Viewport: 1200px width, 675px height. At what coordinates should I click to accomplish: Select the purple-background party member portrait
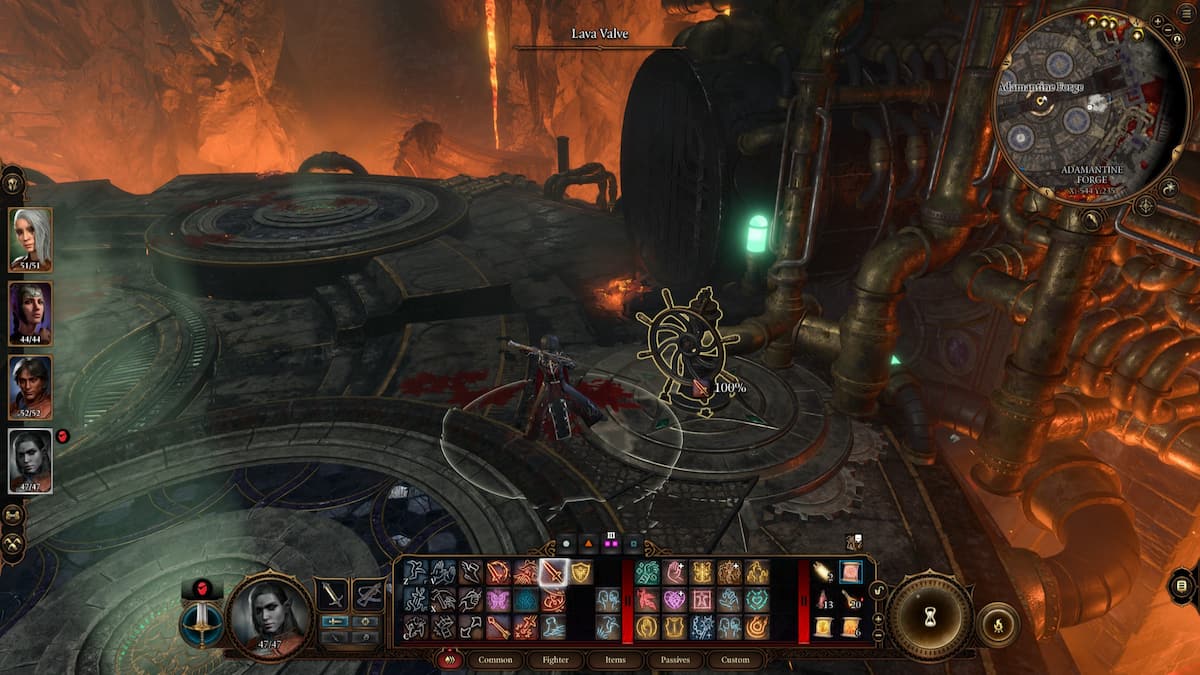click(x=30, y=310)
